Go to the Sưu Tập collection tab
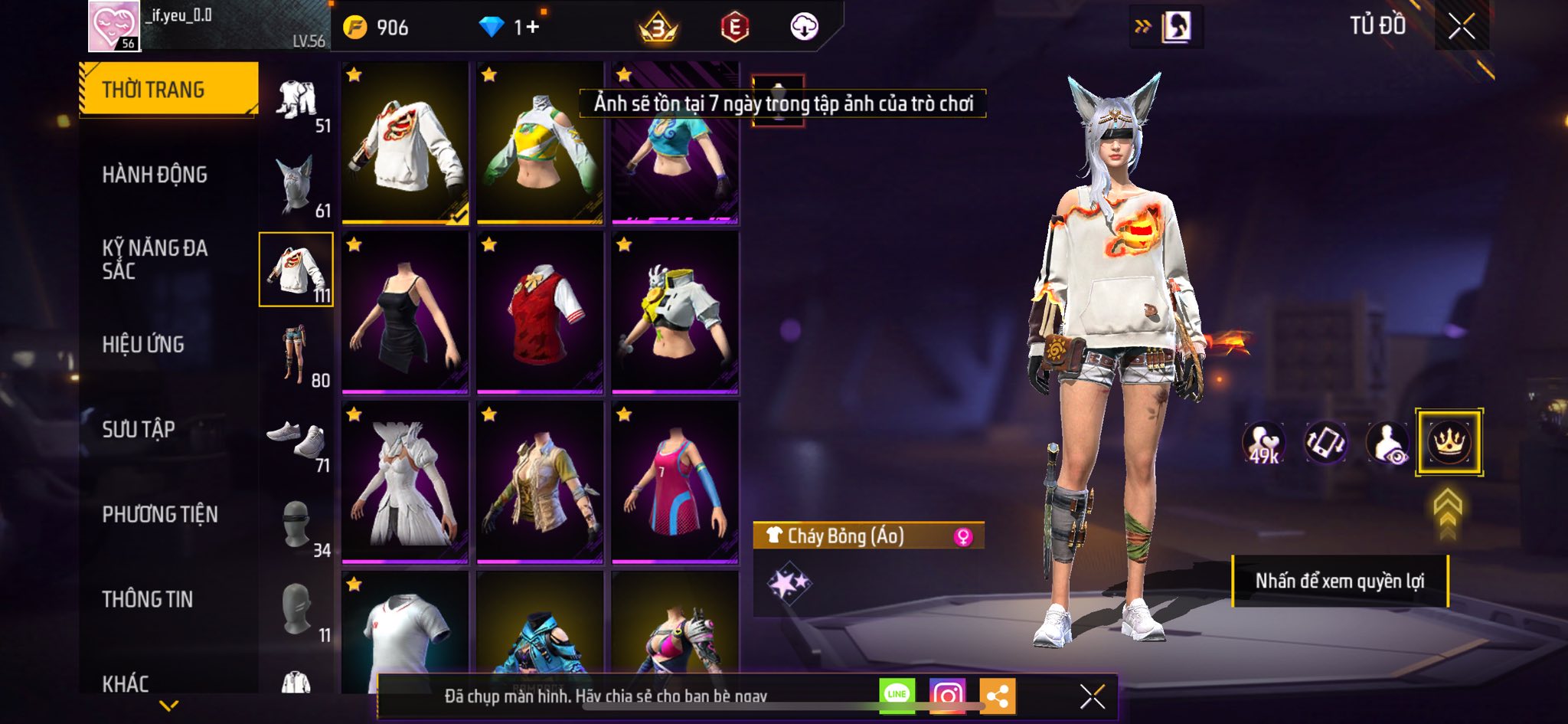 click(x=139, y=429)
